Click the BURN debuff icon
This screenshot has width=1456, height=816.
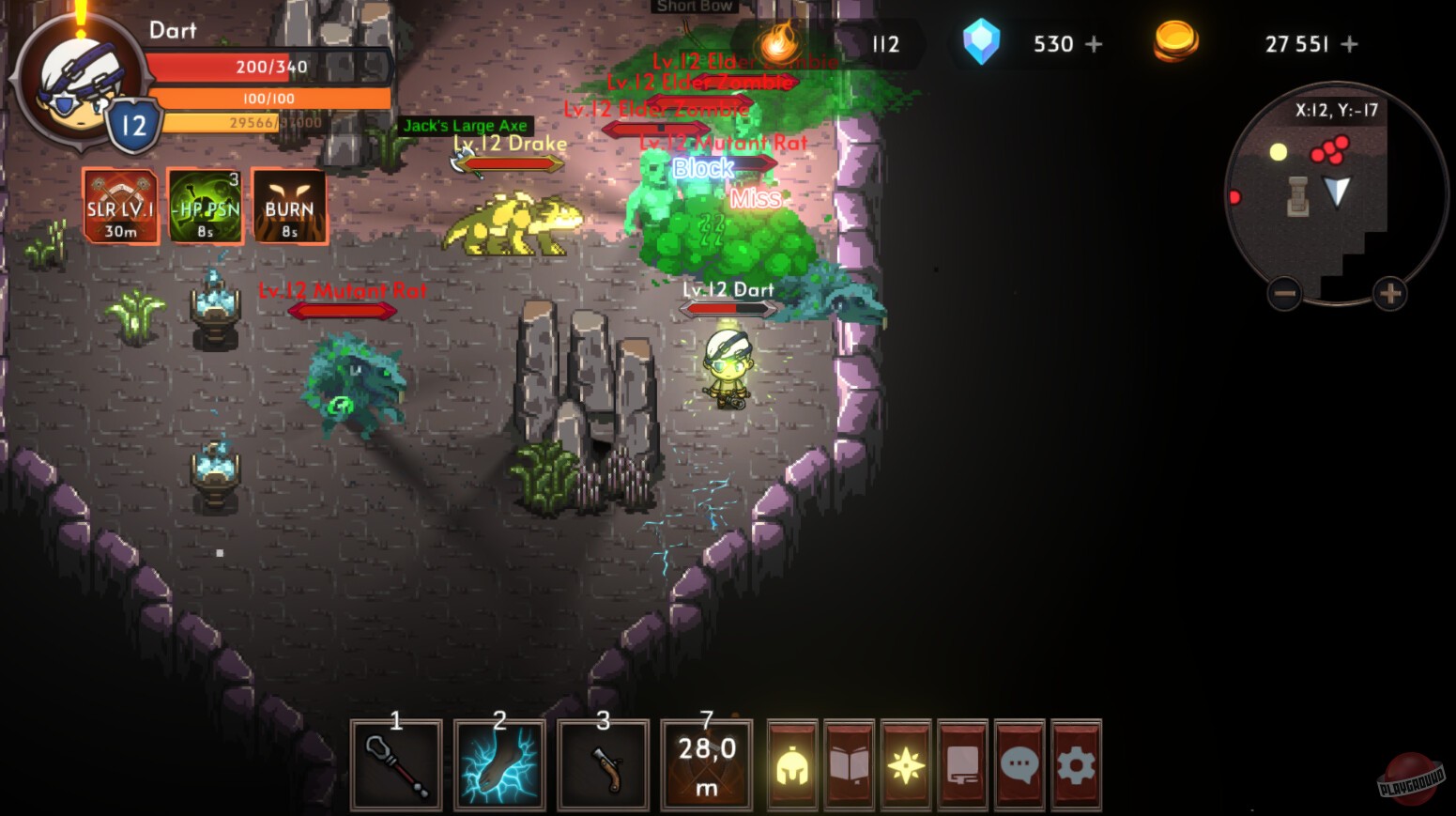pyautogui.click(x=289, y=205)
